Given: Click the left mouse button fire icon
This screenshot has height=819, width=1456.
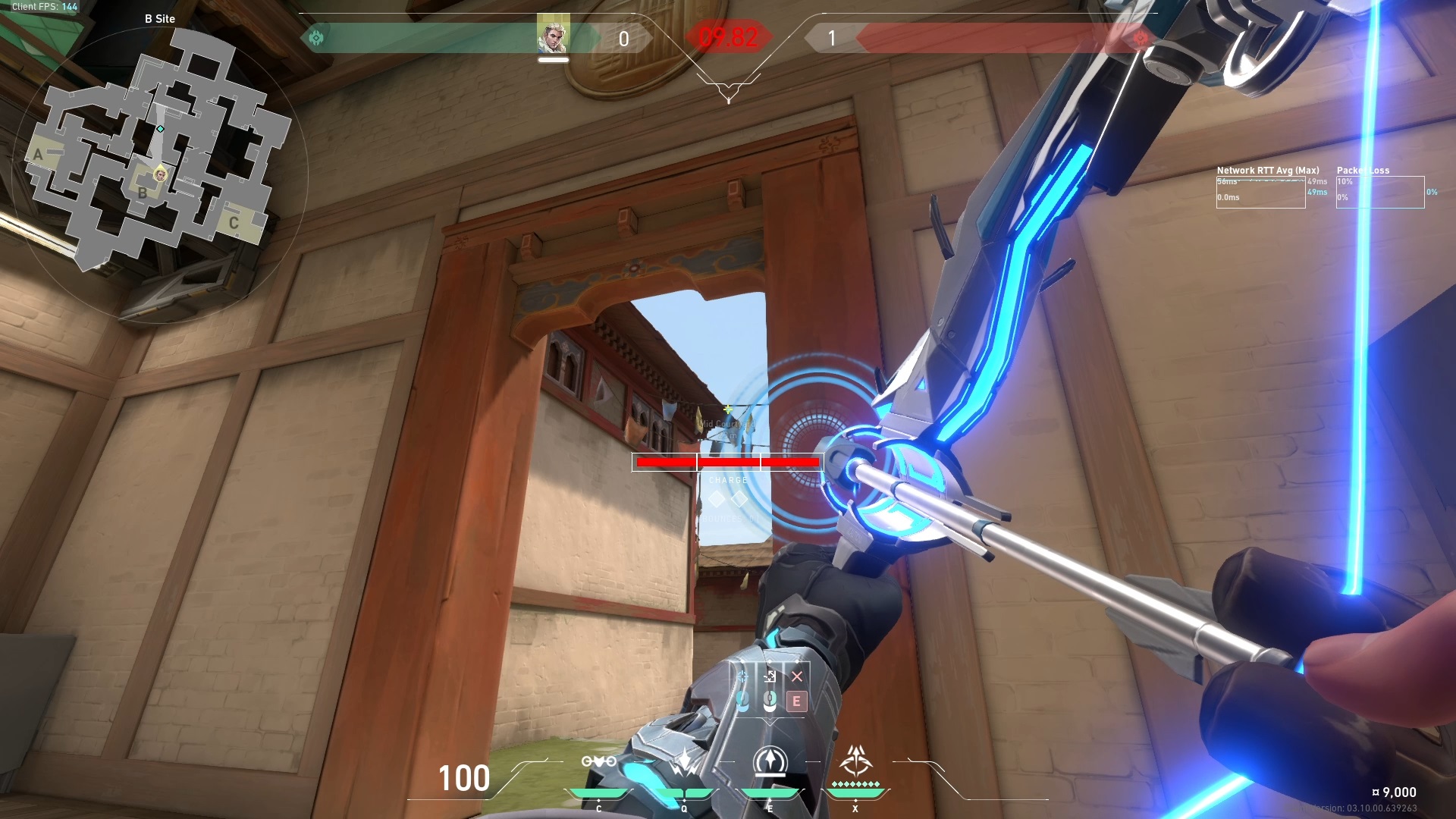Looking at the screenshot, I should tap(743, 701).
